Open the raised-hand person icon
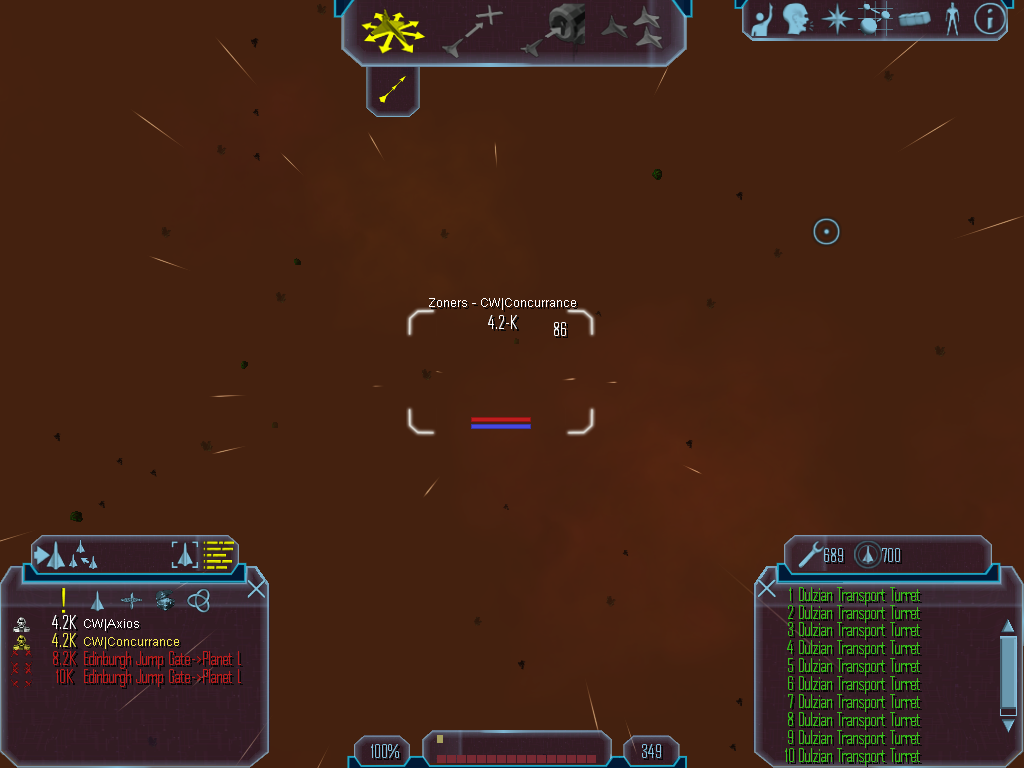This screenshot has width=1024, height=768. (762, 19)
